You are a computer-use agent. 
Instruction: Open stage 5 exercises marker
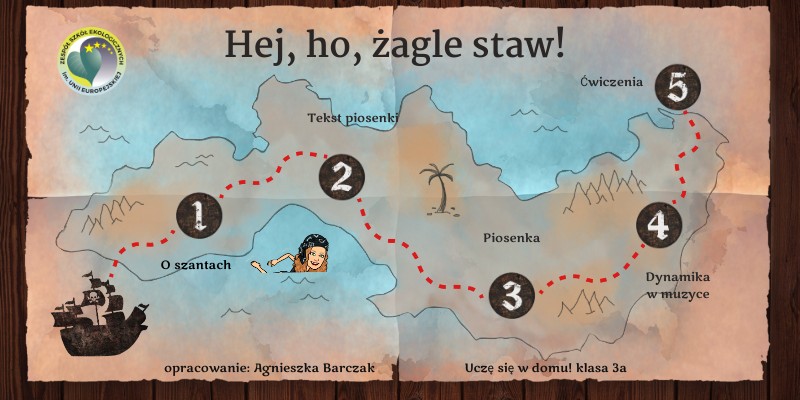[677, 90]
